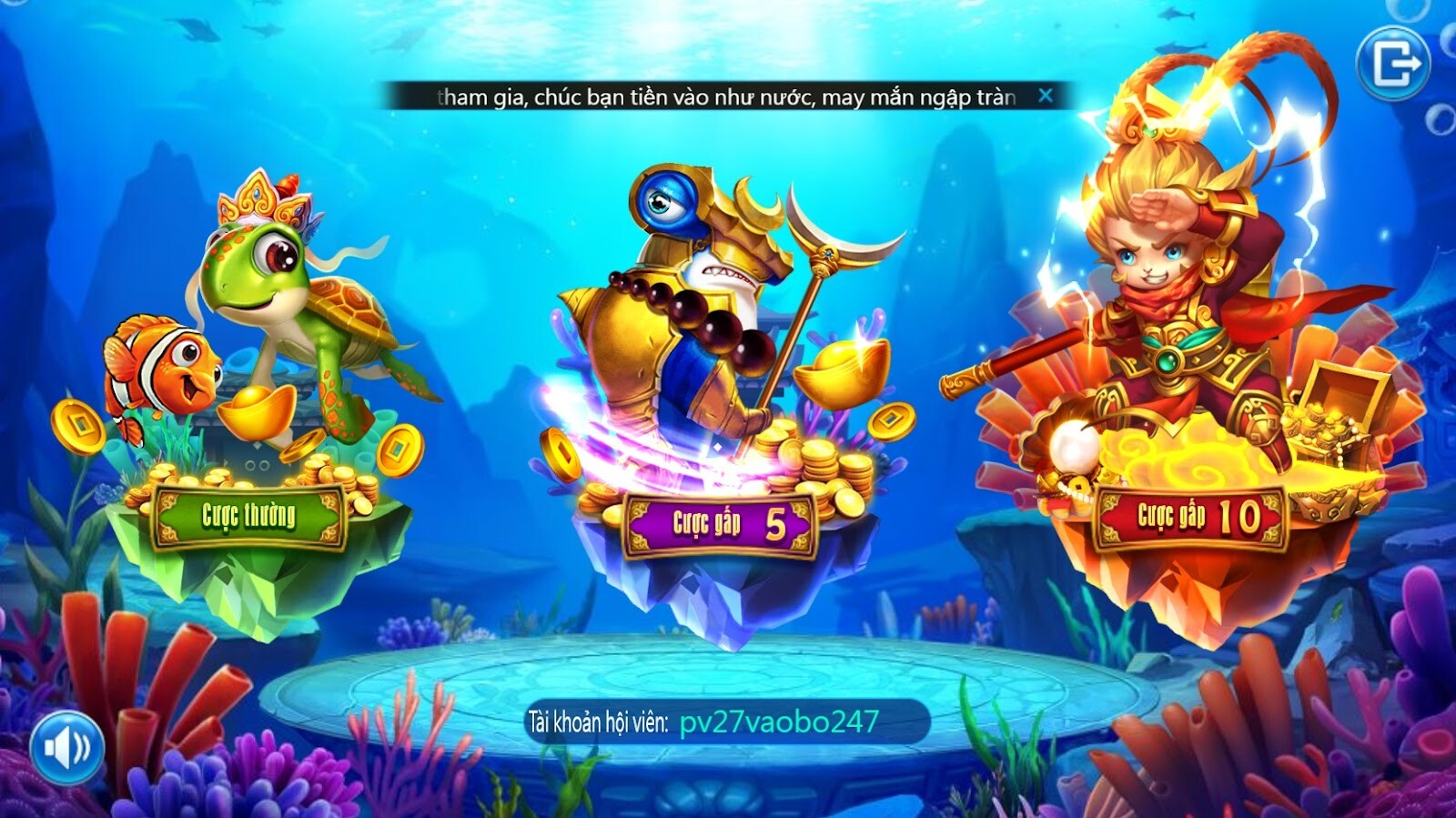Viewport: 1456px width, 818px height.
Task: Click the gold coin pile under the shark
Action: (x=819, y=464)
